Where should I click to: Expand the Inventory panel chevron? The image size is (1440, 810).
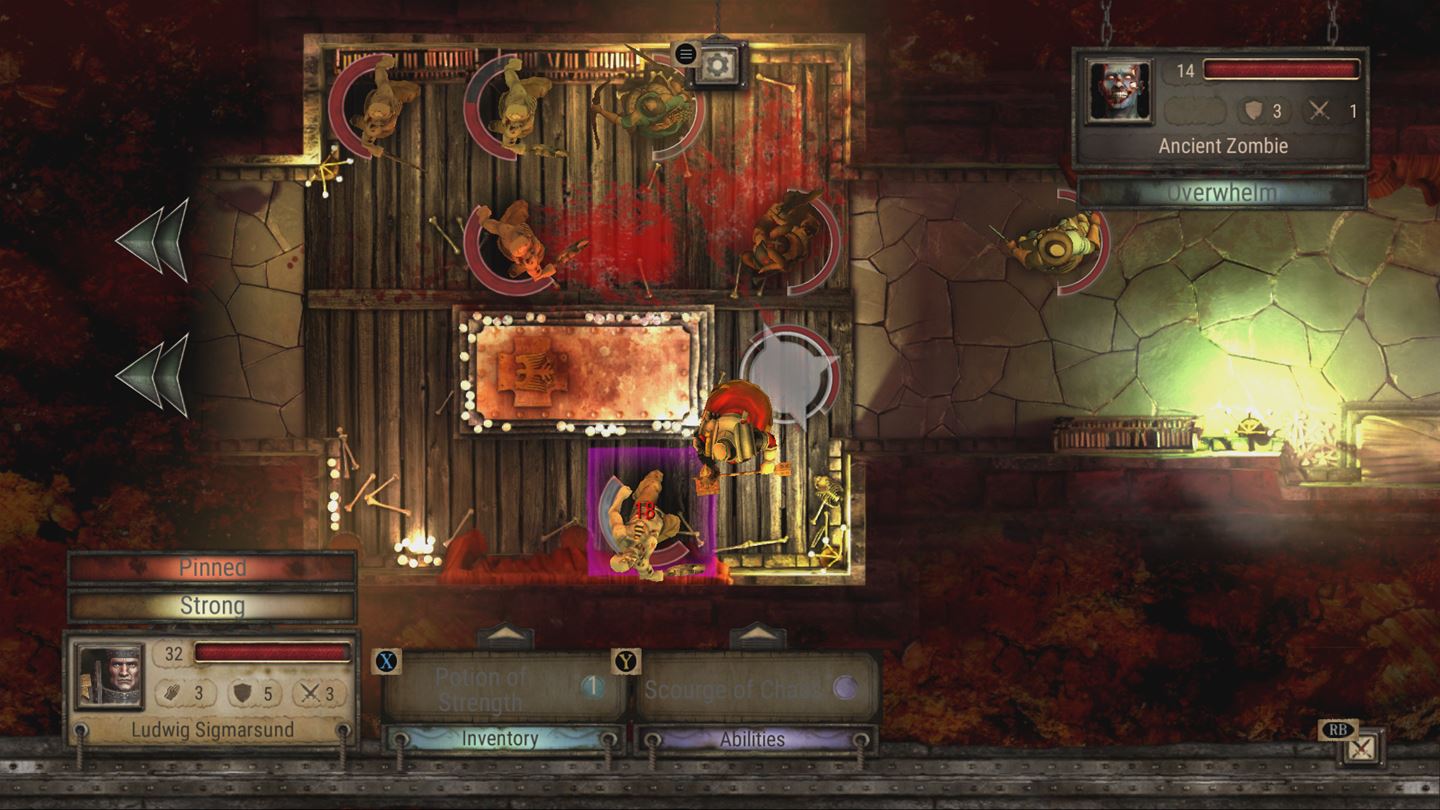(505, 634)
